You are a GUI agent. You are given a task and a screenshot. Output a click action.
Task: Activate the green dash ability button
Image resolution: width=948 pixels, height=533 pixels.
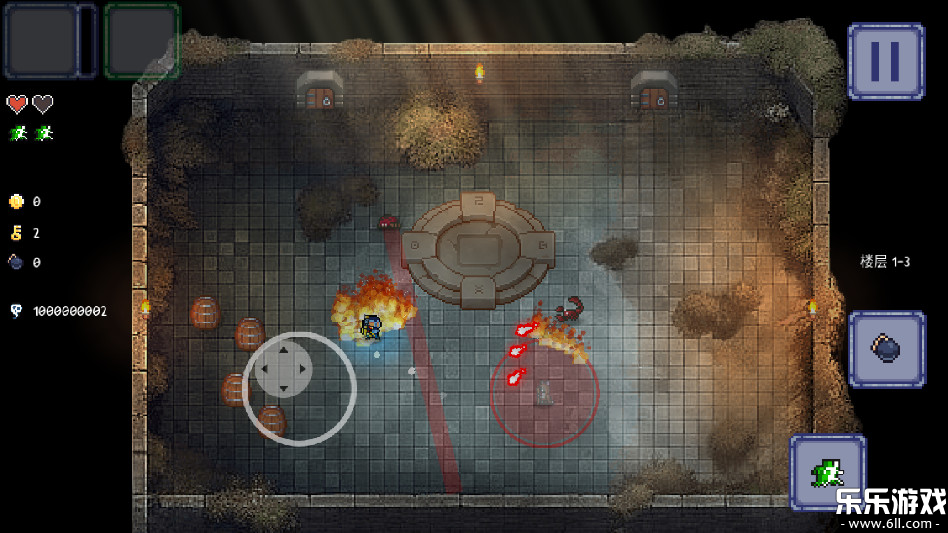click(x=827, y=471)
